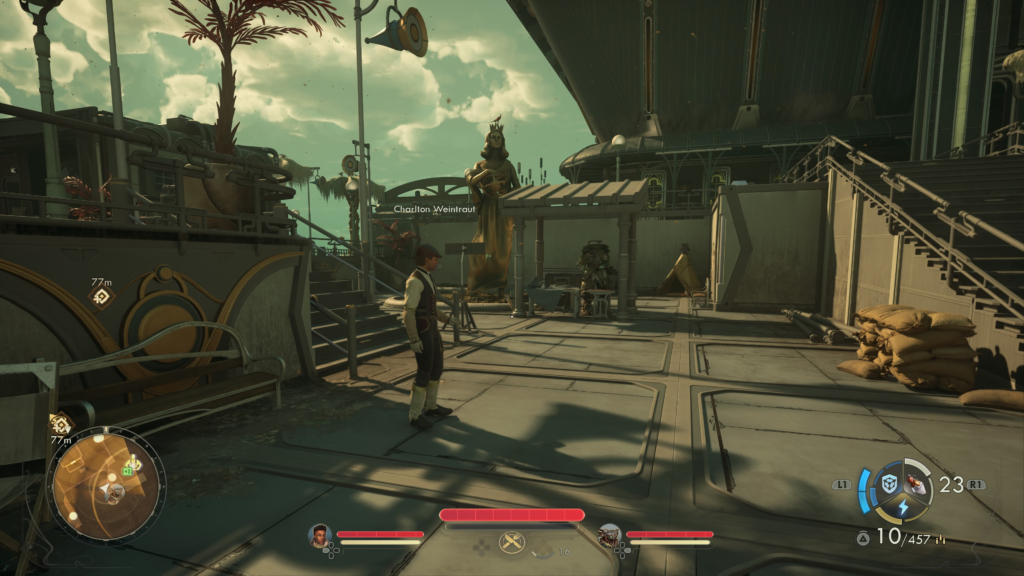Open the circular minimap
Image resolution: width=1024 pixels, height=576 pixels.
point(105,484)
